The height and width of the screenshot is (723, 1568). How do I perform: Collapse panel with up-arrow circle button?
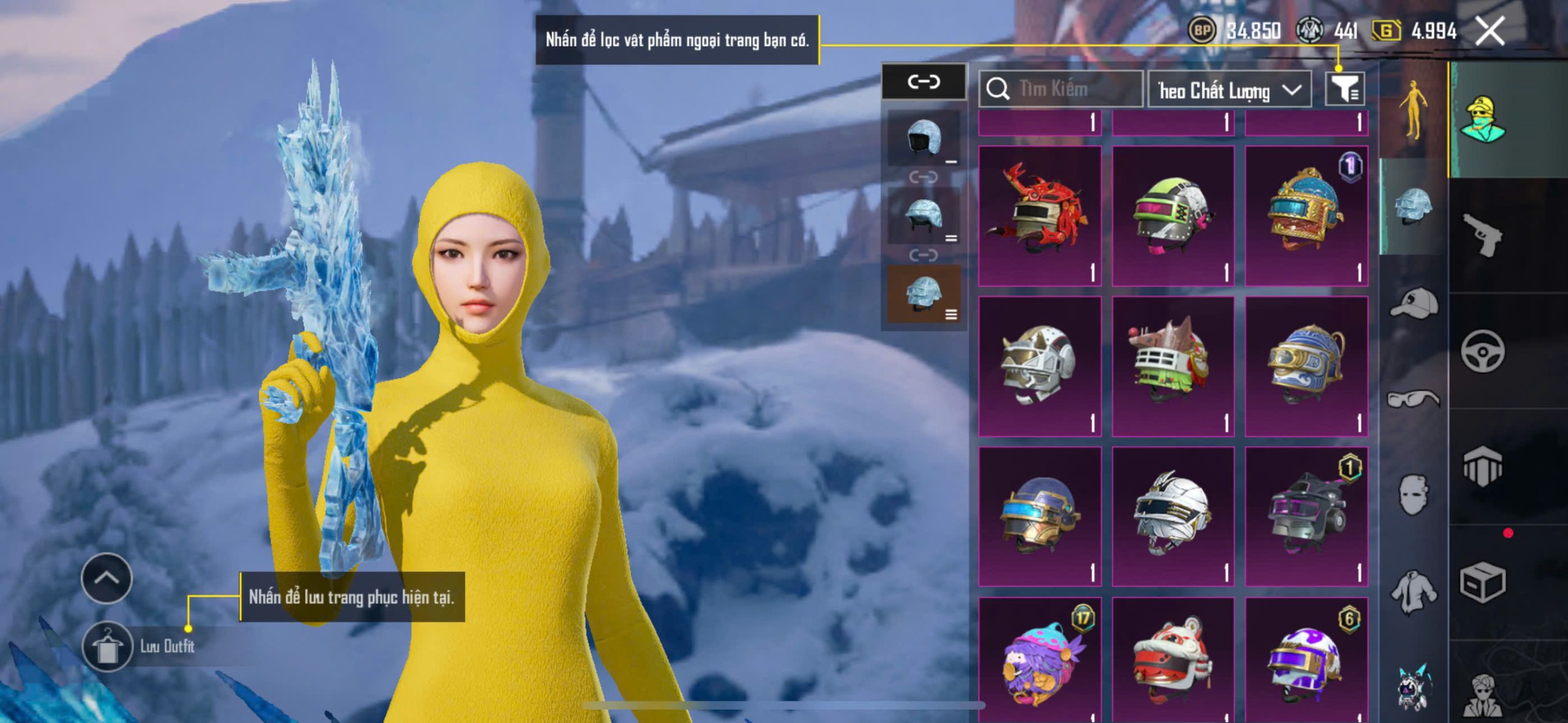pos(107,578)
